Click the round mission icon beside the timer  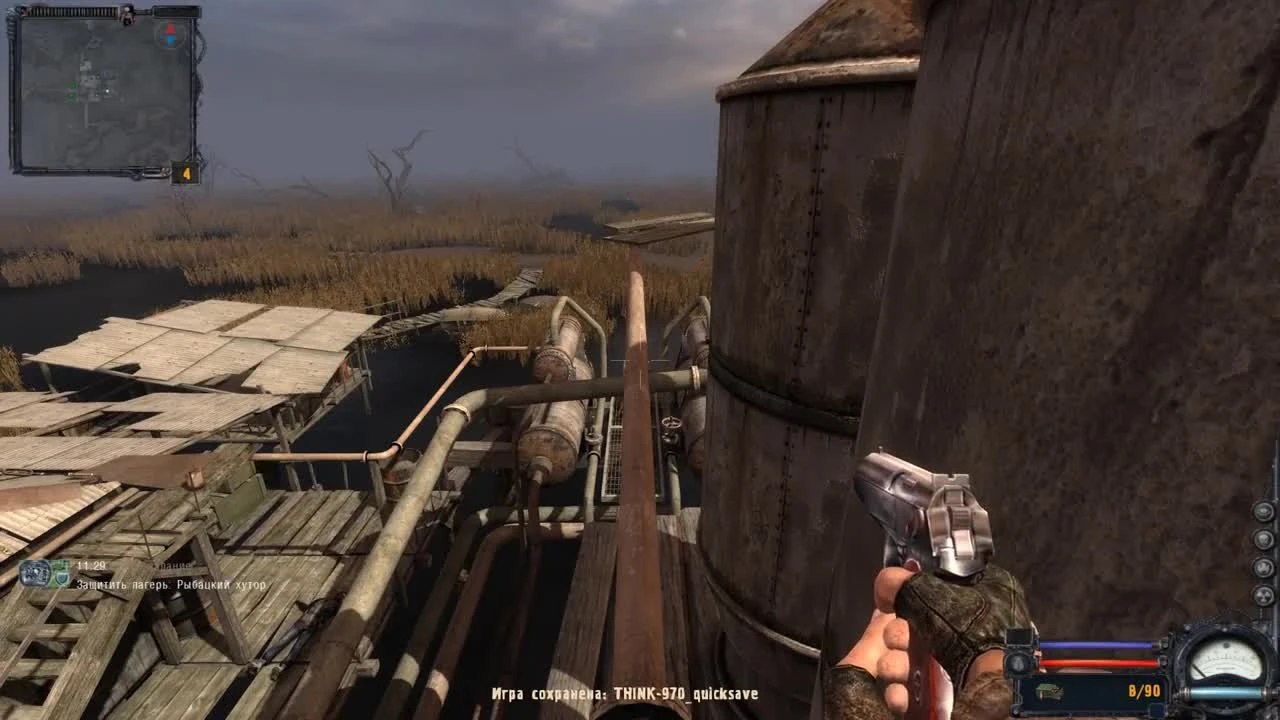click(x=35, y=573)
